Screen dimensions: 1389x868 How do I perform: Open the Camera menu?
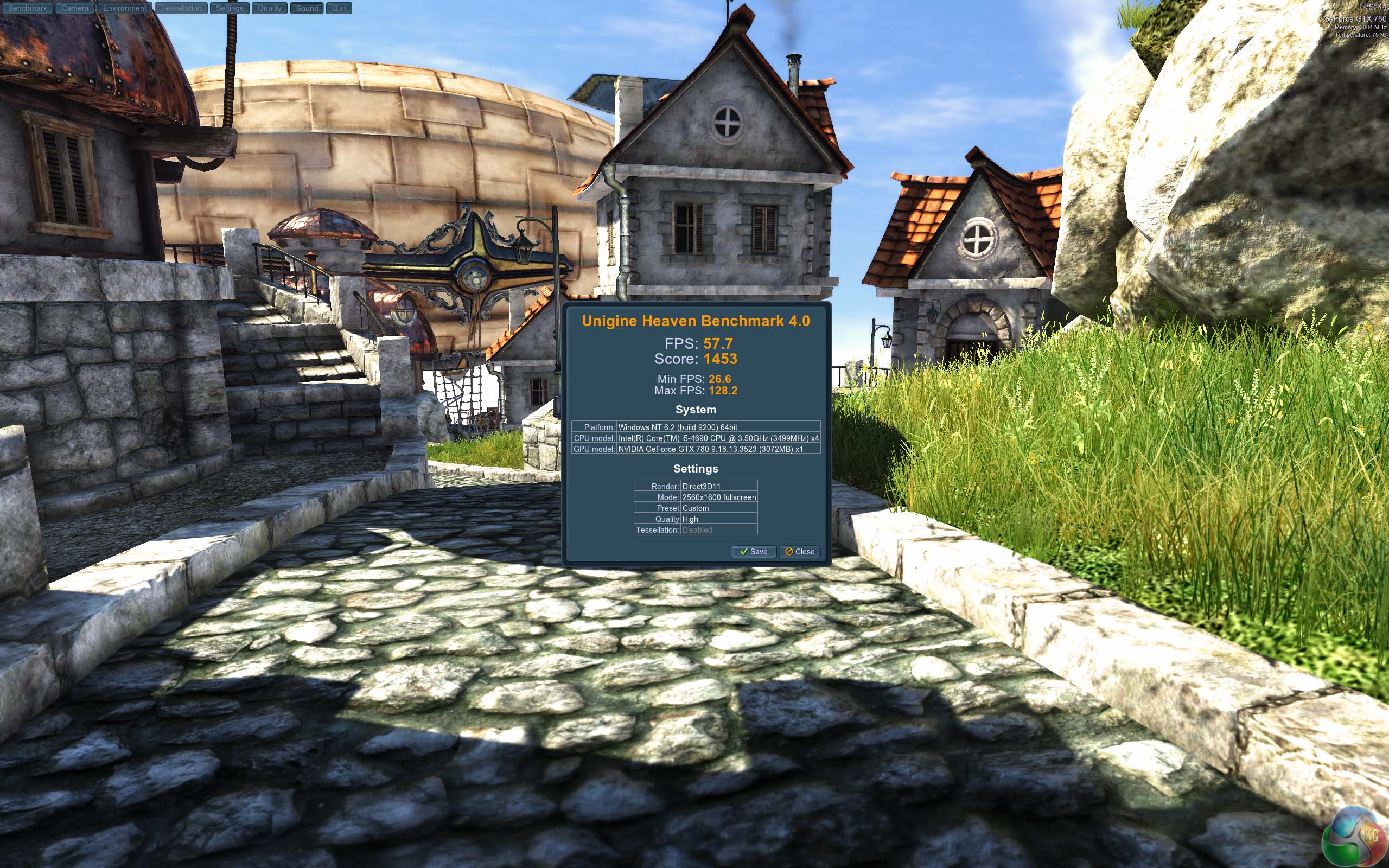tap(75, 8)
